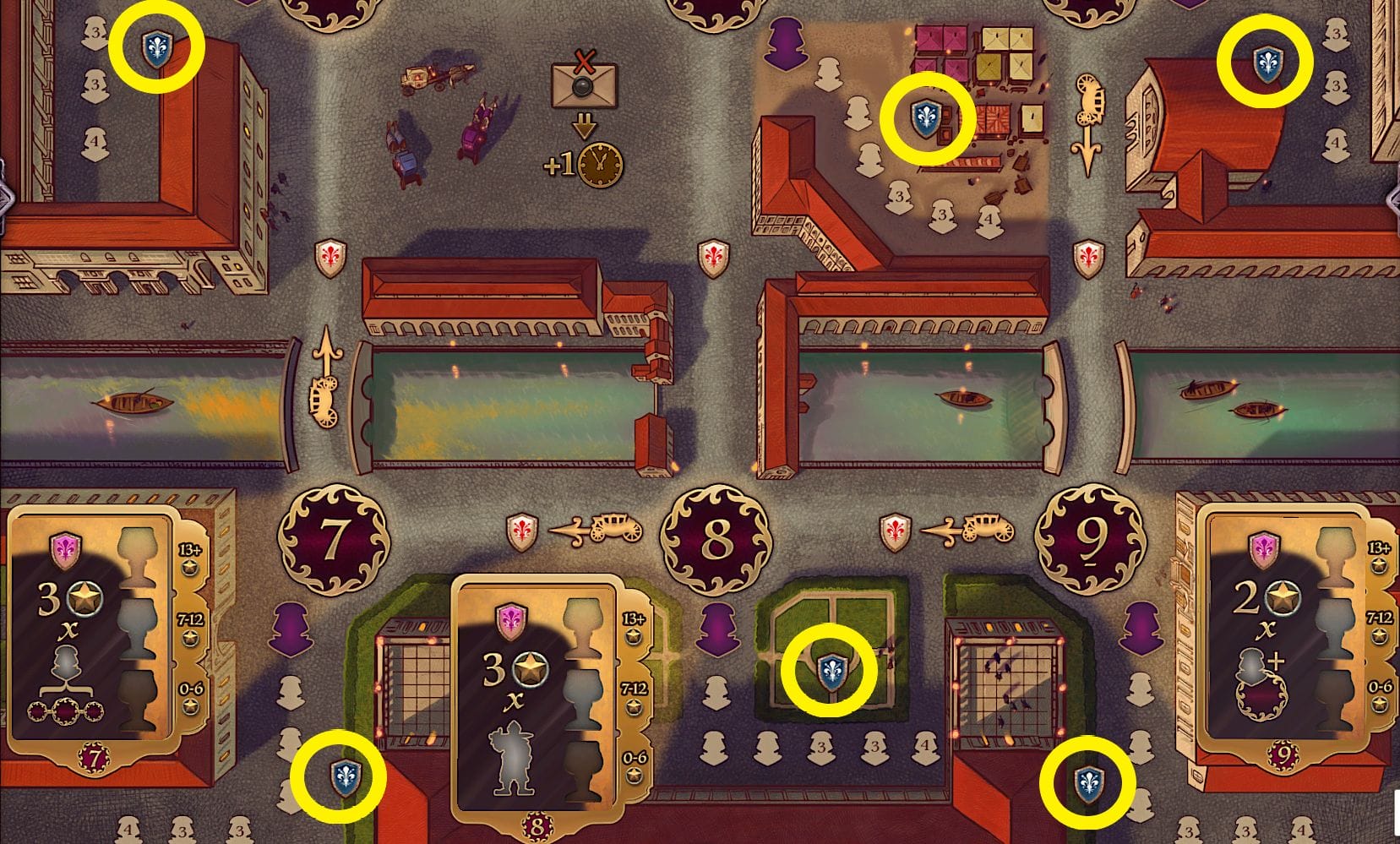Select the round number 7 medallion
The height and width of the screenshot is (844, 1400).
pos(334,538)
